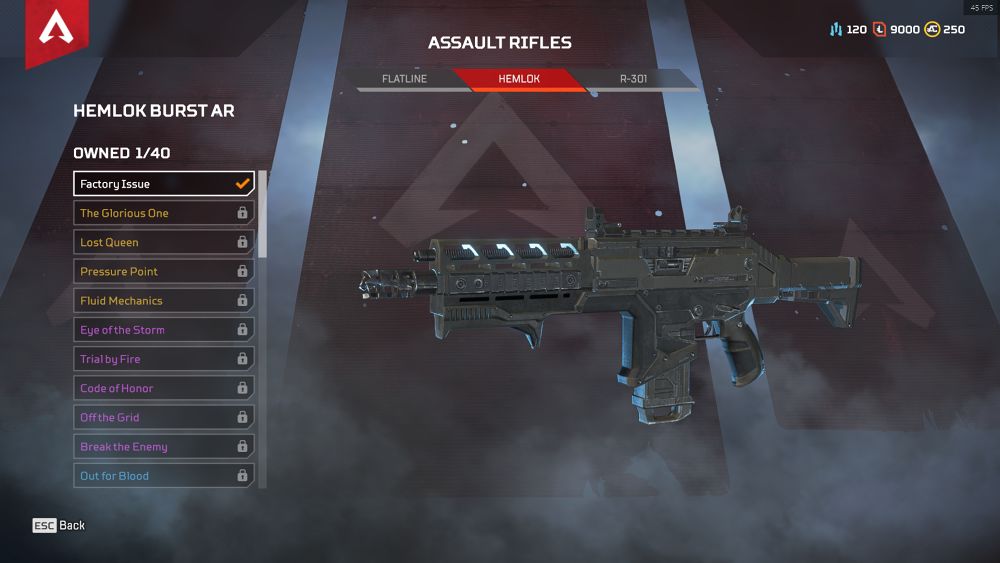Select the Off the Grid skin
The height and width of the screenshot is (563, 1000).
(x=164, y=417)
